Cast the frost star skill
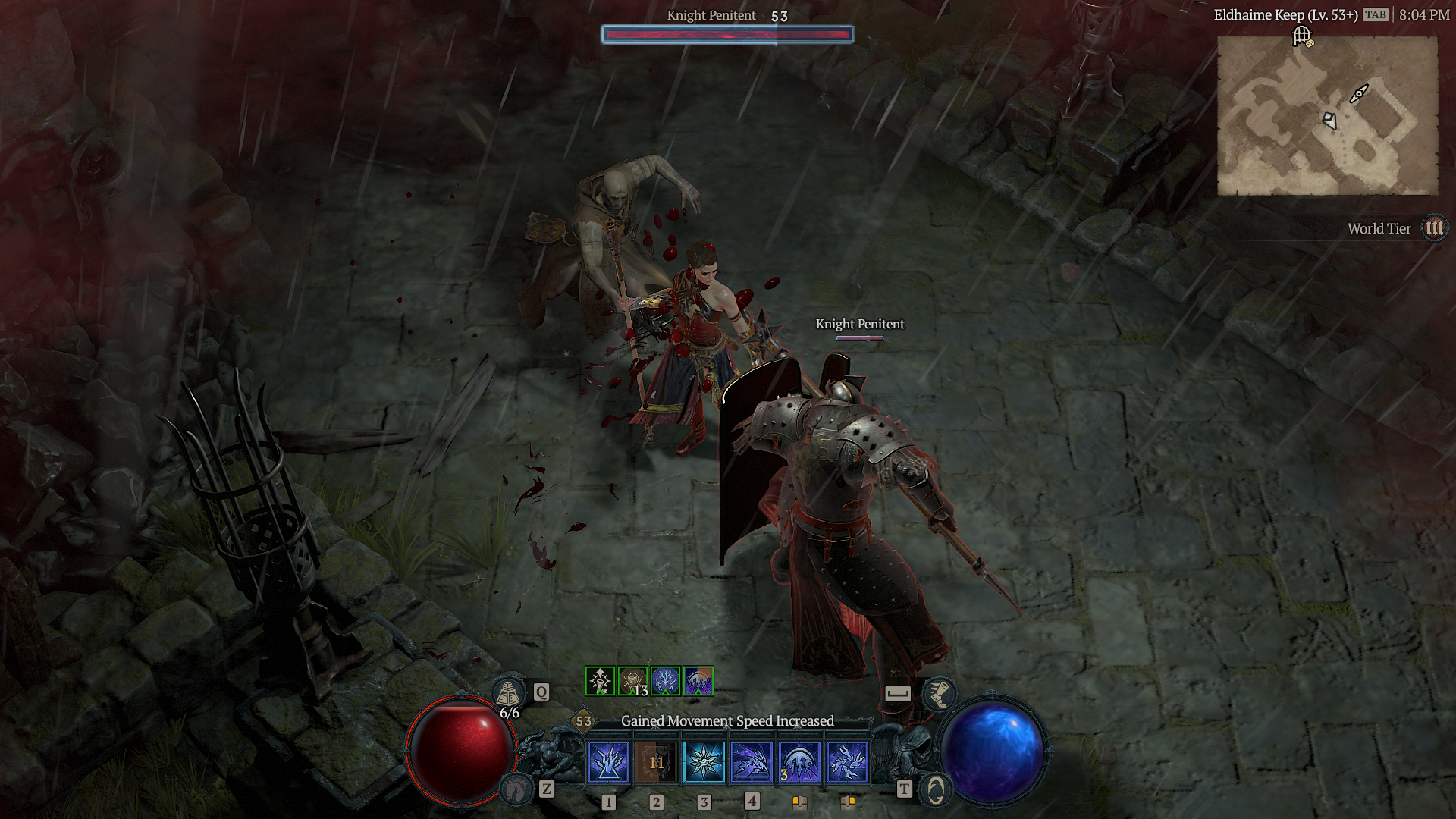 704,761
